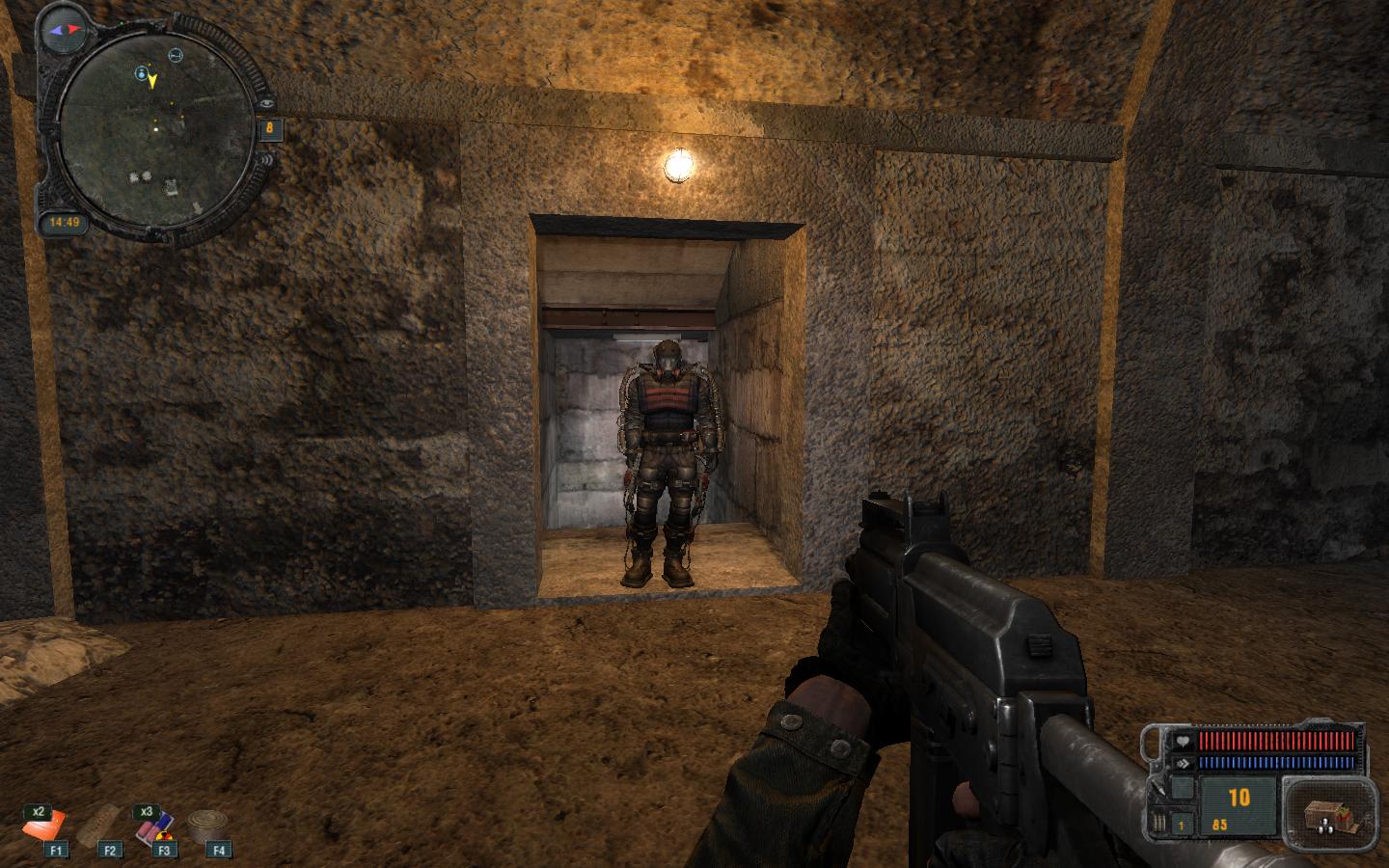Select the blue person marker on minimap

[142, 72]
